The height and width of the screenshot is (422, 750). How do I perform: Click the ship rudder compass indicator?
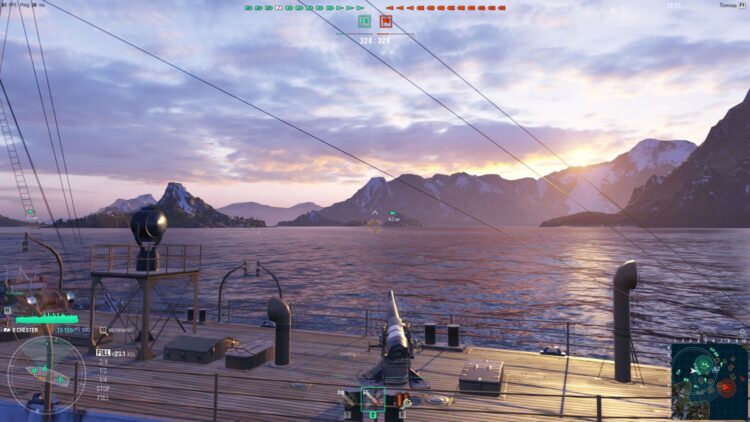point(46,374)
